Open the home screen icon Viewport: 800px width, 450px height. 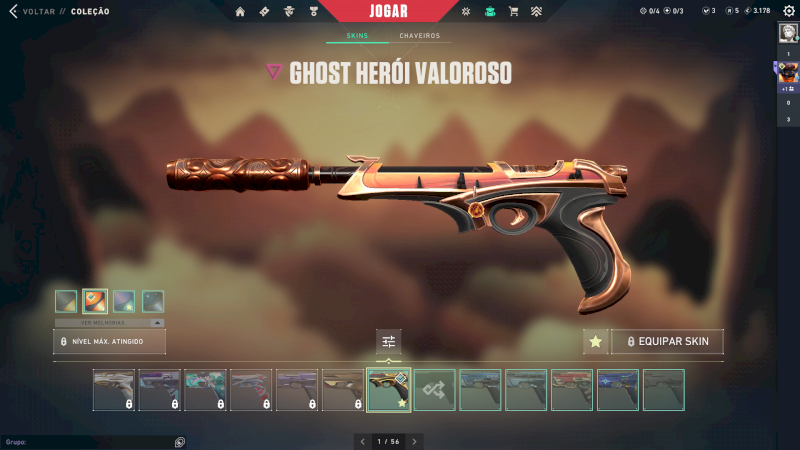point(240,12)
